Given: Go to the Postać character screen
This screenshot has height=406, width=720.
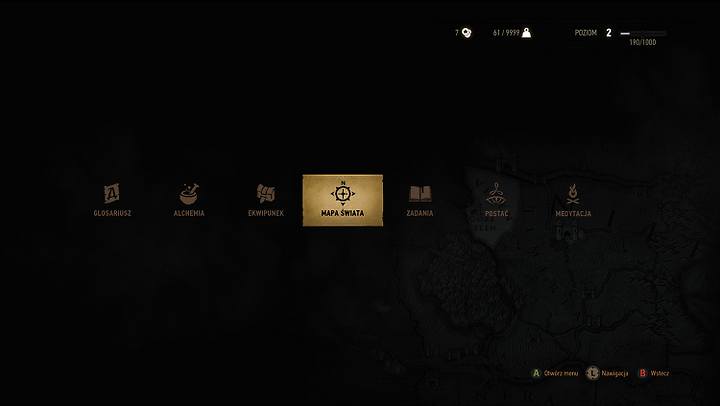Looking at the screenshot, I should click(496, 199).
